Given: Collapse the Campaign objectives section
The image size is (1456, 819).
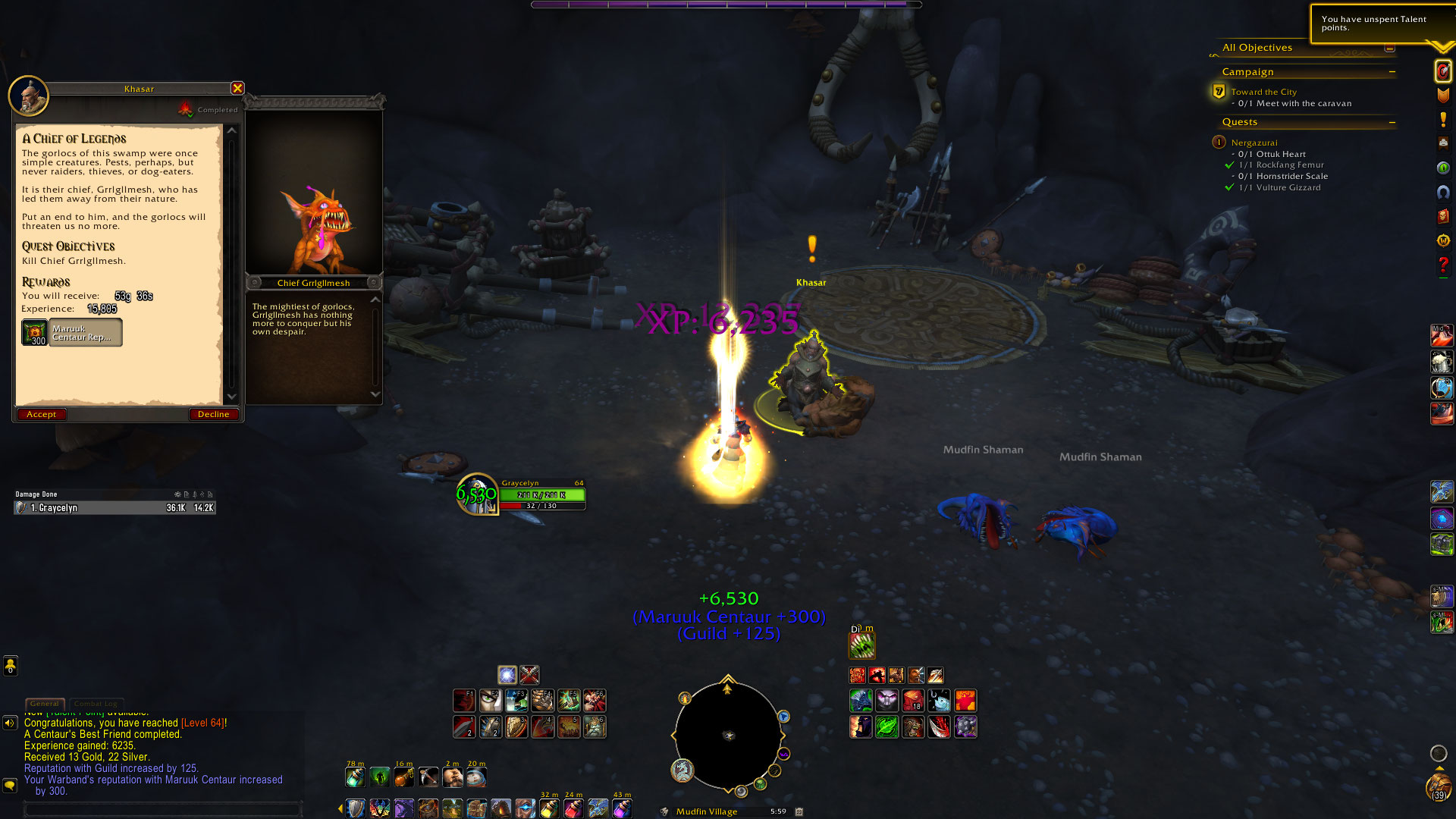Looking at the screenshot, I should pos(1392,72).
